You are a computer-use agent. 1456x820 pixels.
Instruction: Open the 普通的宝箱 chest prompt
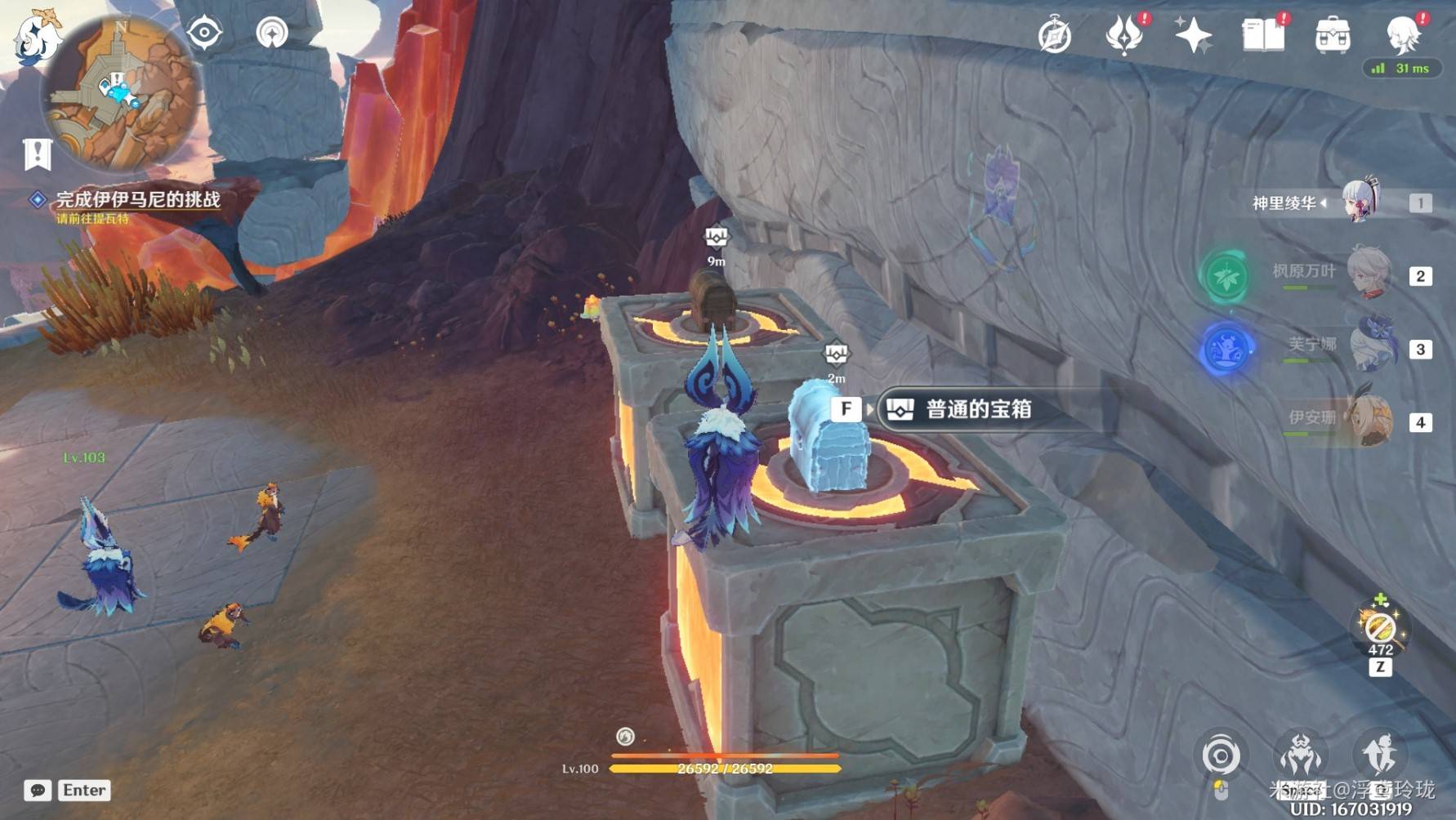[x=977, y=409]
